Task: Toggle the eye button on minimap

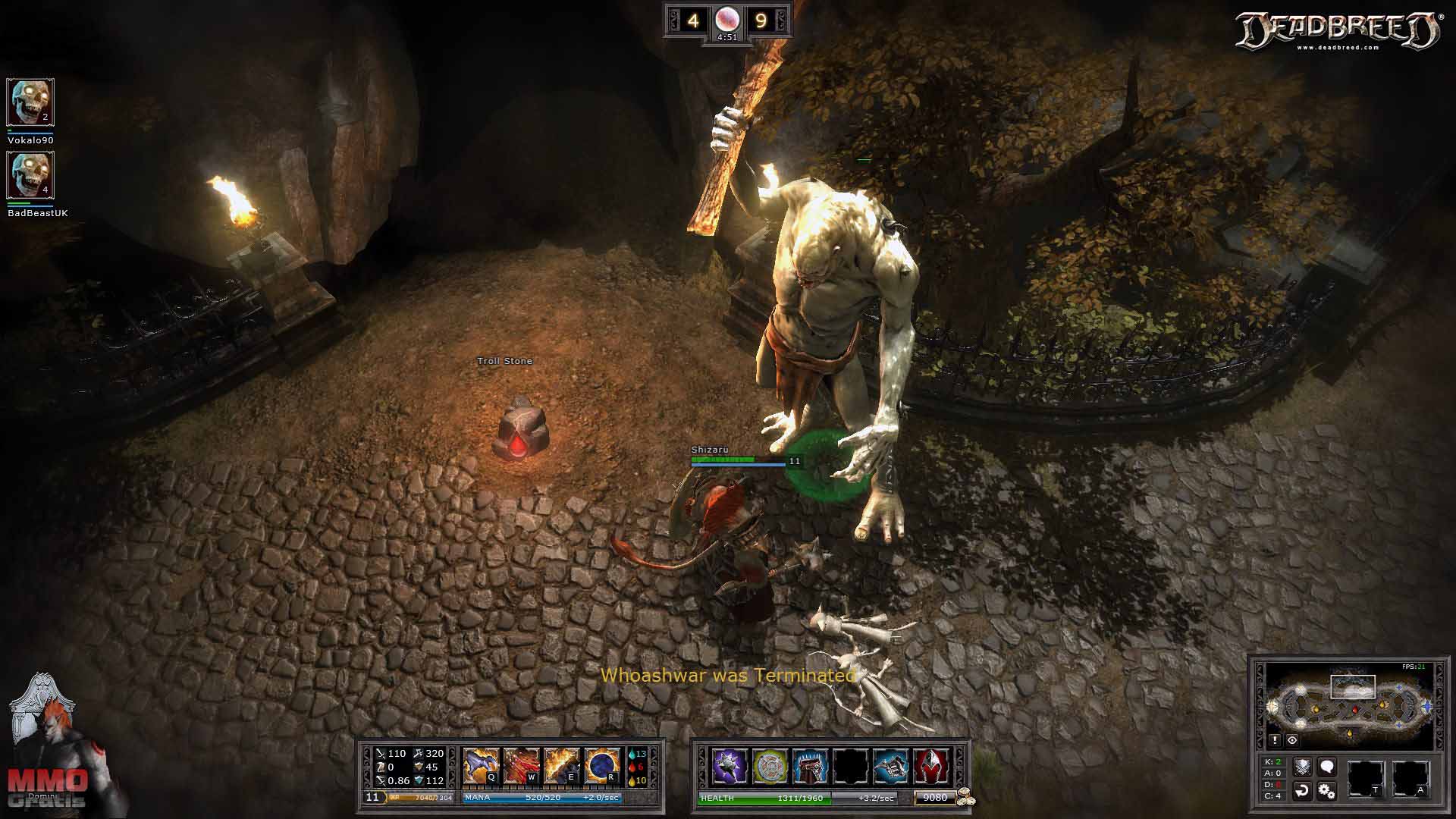Action: [1292, 740]
